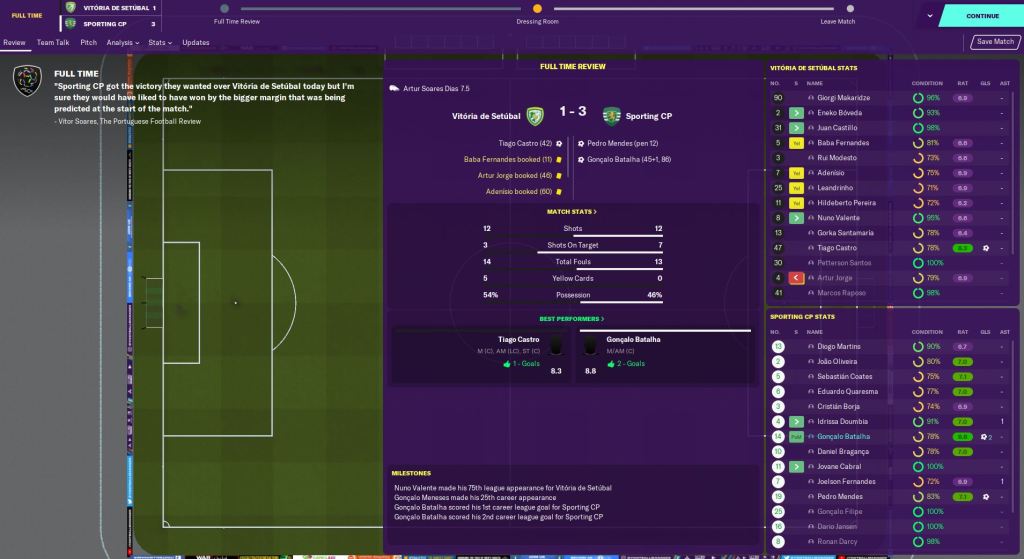Switch to the Team Talk tab
The width and height of the screenshot is (1024, 559).
pos(53,43)
